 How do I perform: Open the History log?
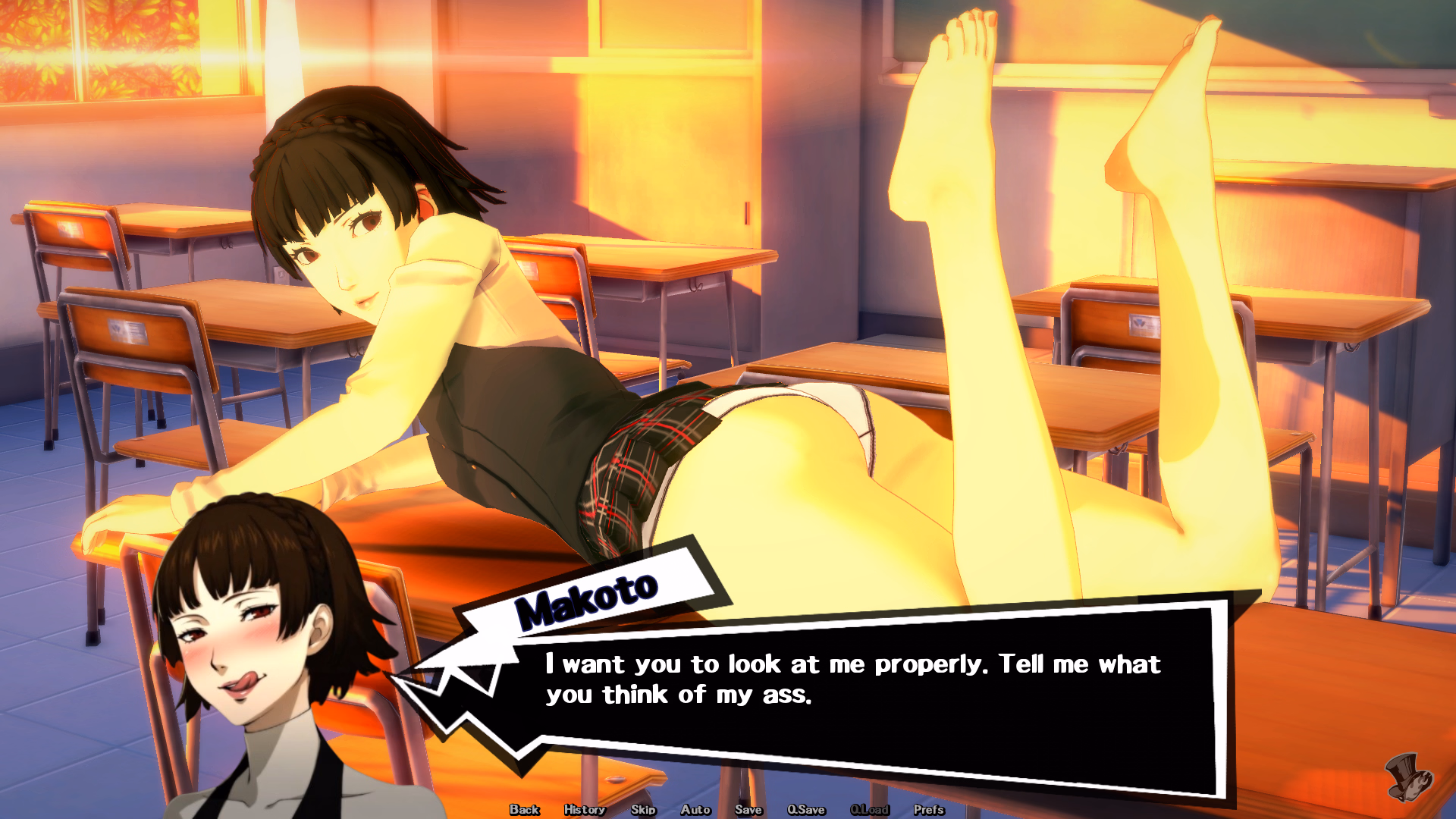coord(585,810)
